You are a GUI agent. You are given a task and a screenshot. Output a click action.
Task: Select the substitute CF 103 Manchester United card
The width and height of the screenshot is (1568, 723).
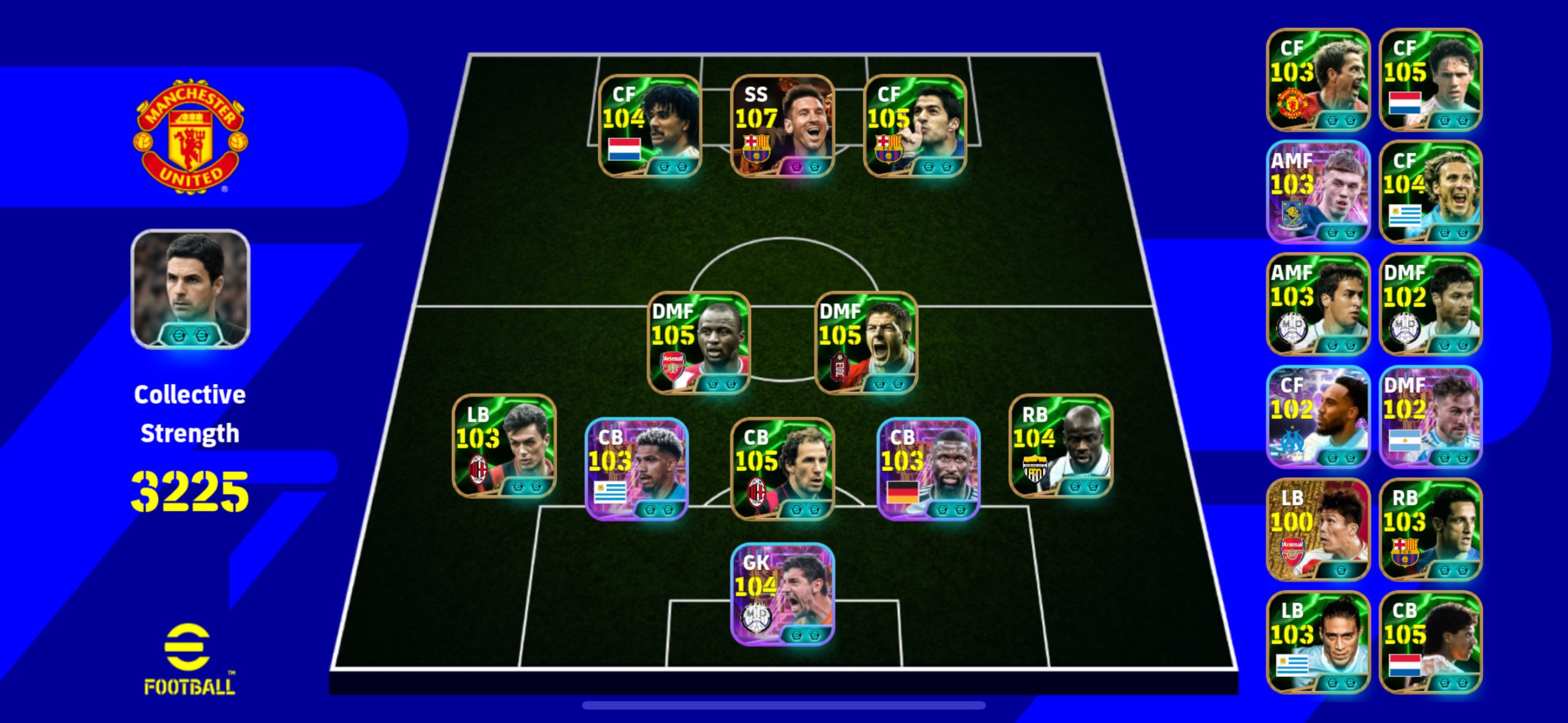pyautogui.click(x=1318, y=80)
